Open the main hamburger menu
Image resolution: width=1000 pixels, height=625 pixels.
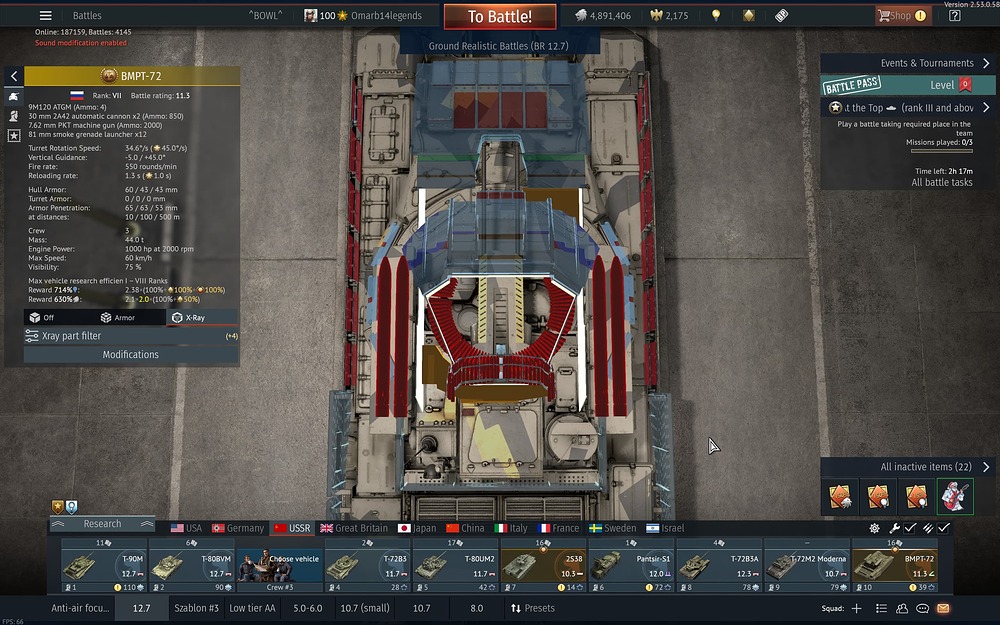(45, 16)
